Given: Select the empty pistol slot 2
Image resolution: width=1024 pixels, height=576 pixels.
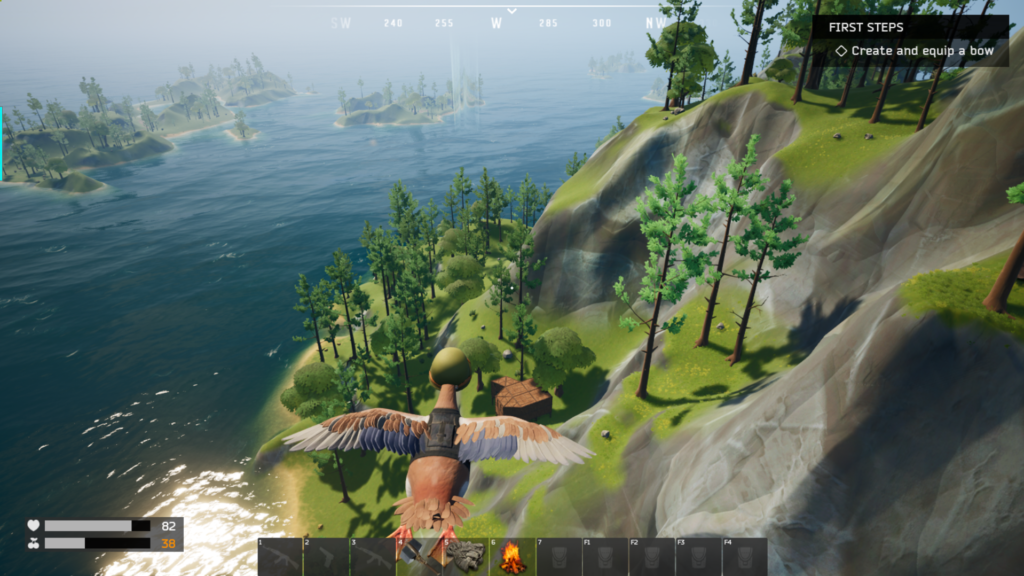Looking at the screenshot, I should [x=325, y=557].
